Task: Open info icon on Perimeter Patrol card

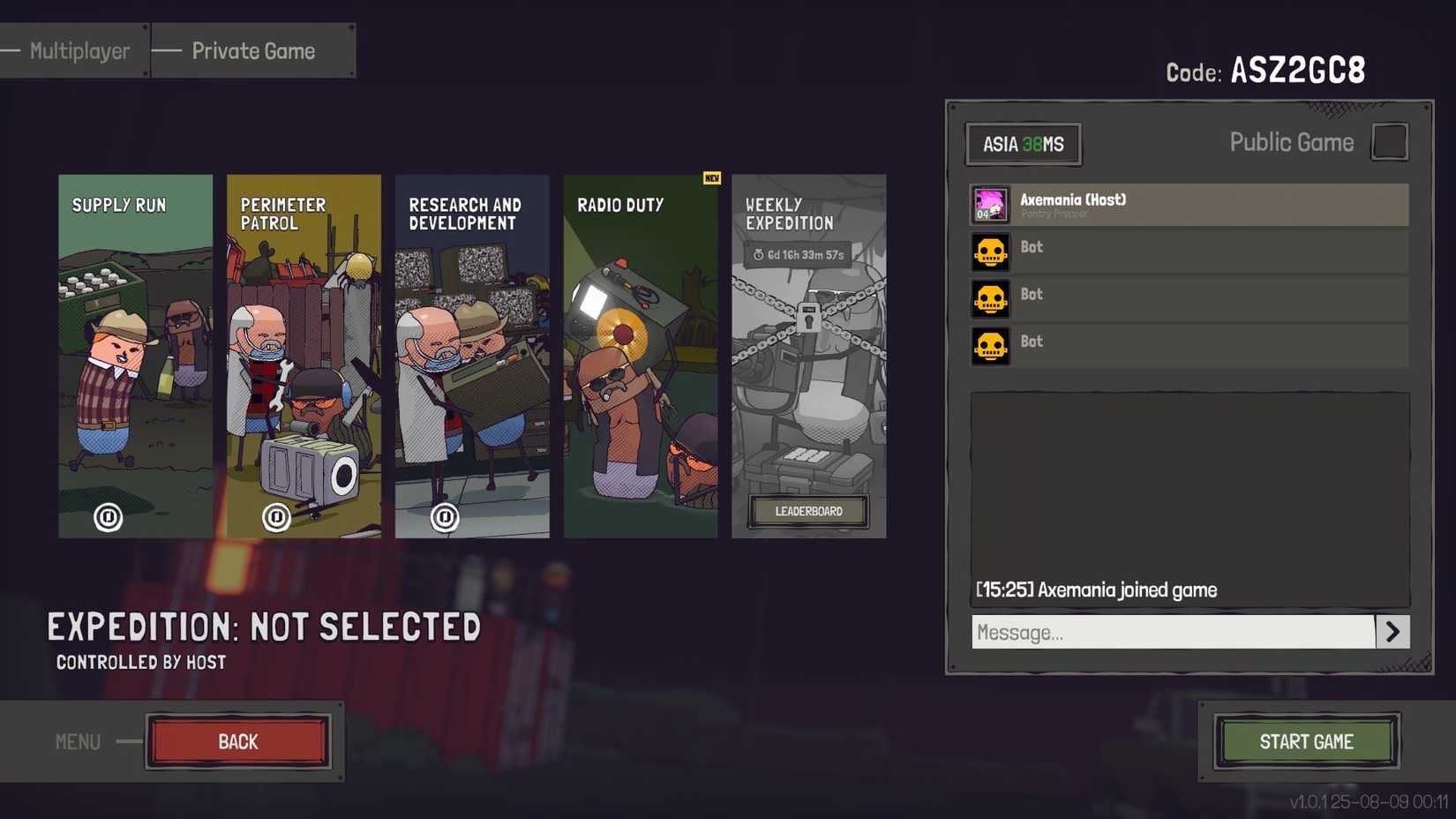Action: pos(276,517)
